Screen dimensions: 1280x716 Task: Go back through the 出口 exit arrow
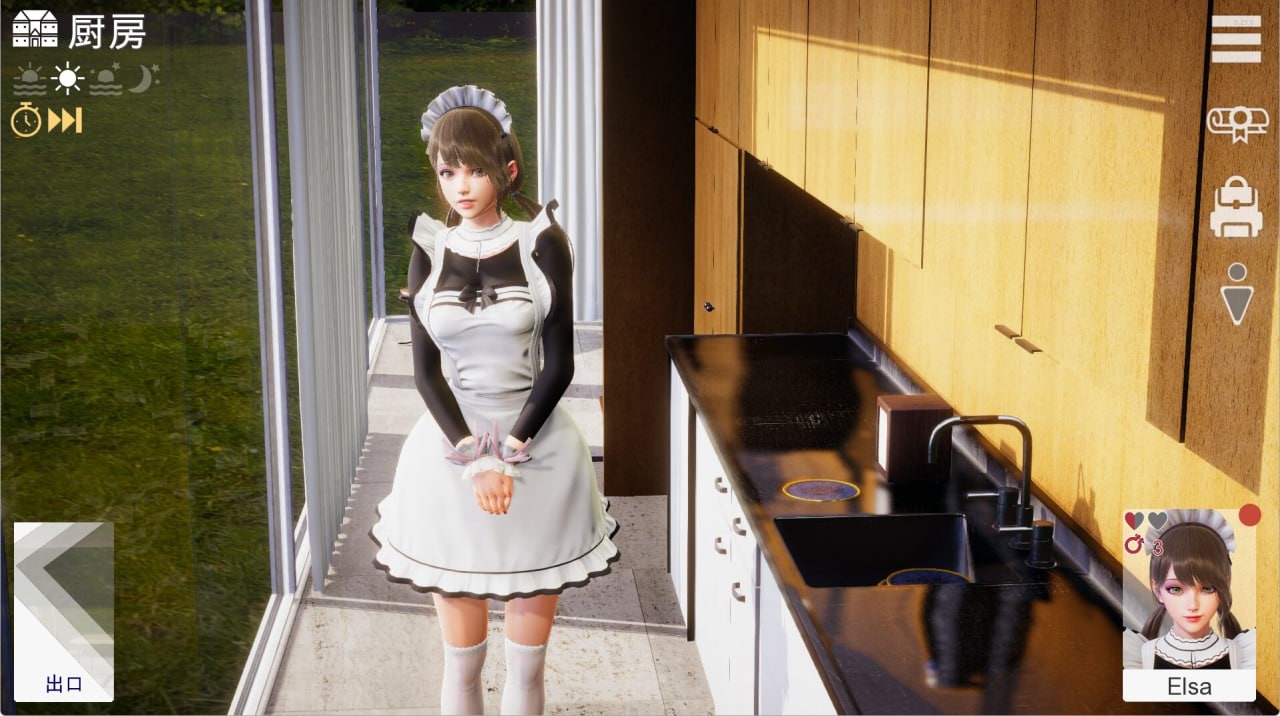pyautogui.click(x=64, y=611)
